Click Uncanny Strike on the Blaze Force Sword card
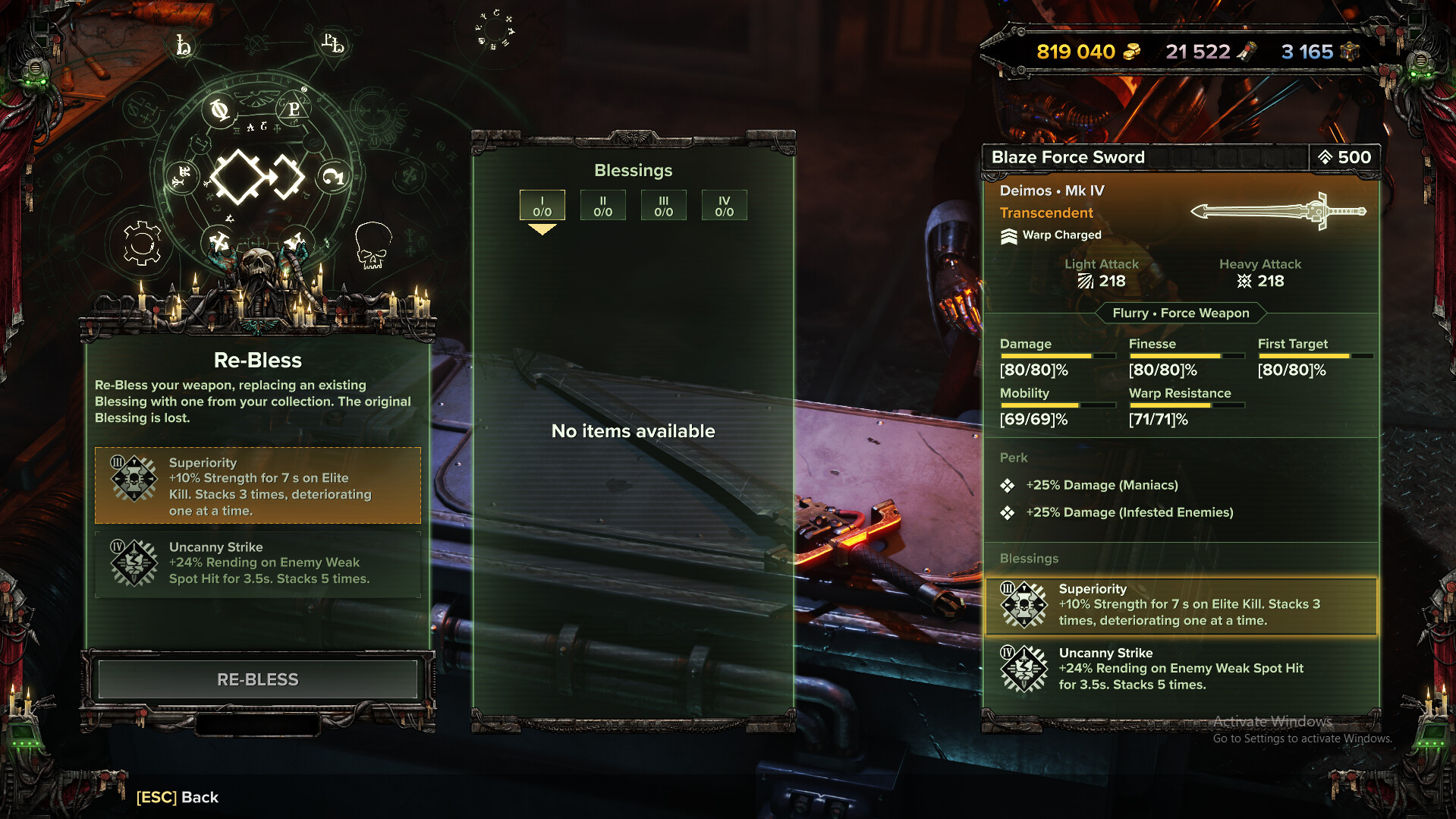 (1180, 669)
